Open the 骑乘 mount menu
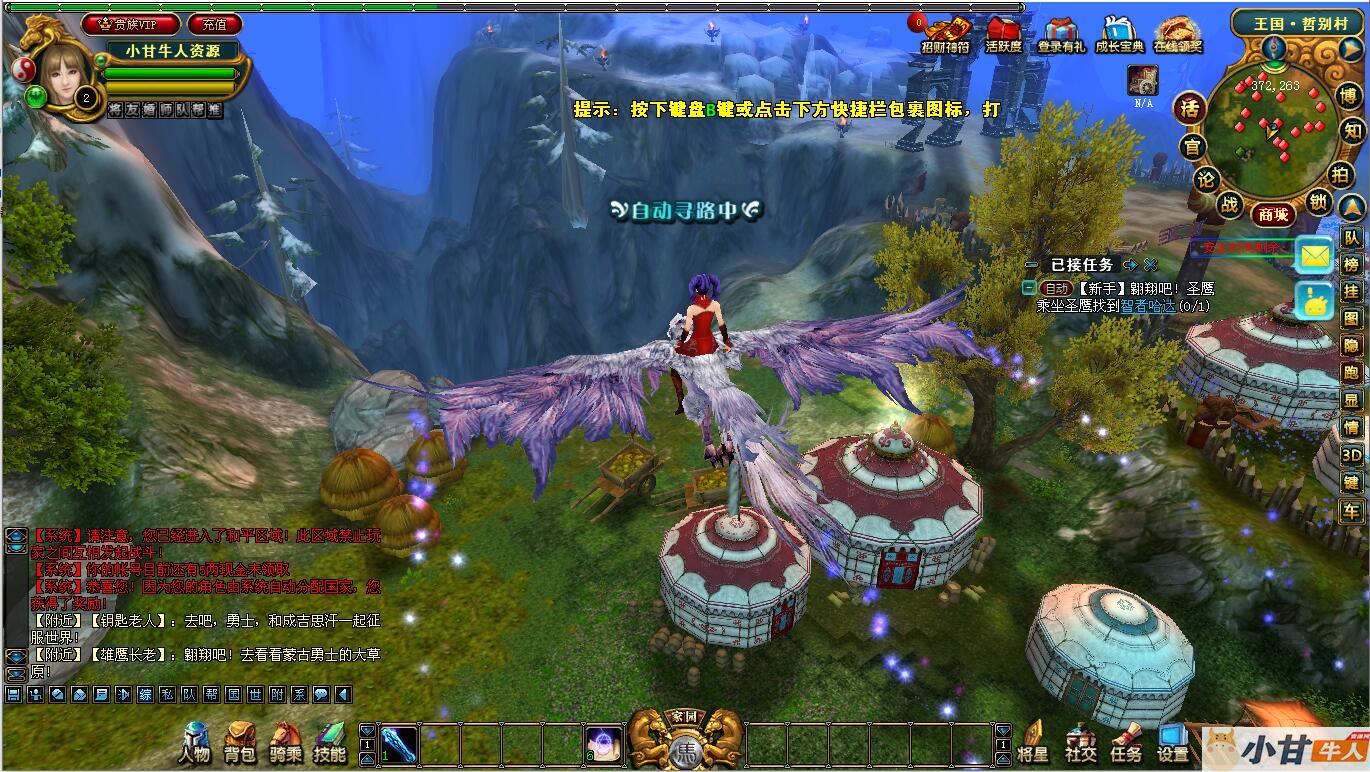This screenshot has height=772, width=1370. [x=286, y=742]
